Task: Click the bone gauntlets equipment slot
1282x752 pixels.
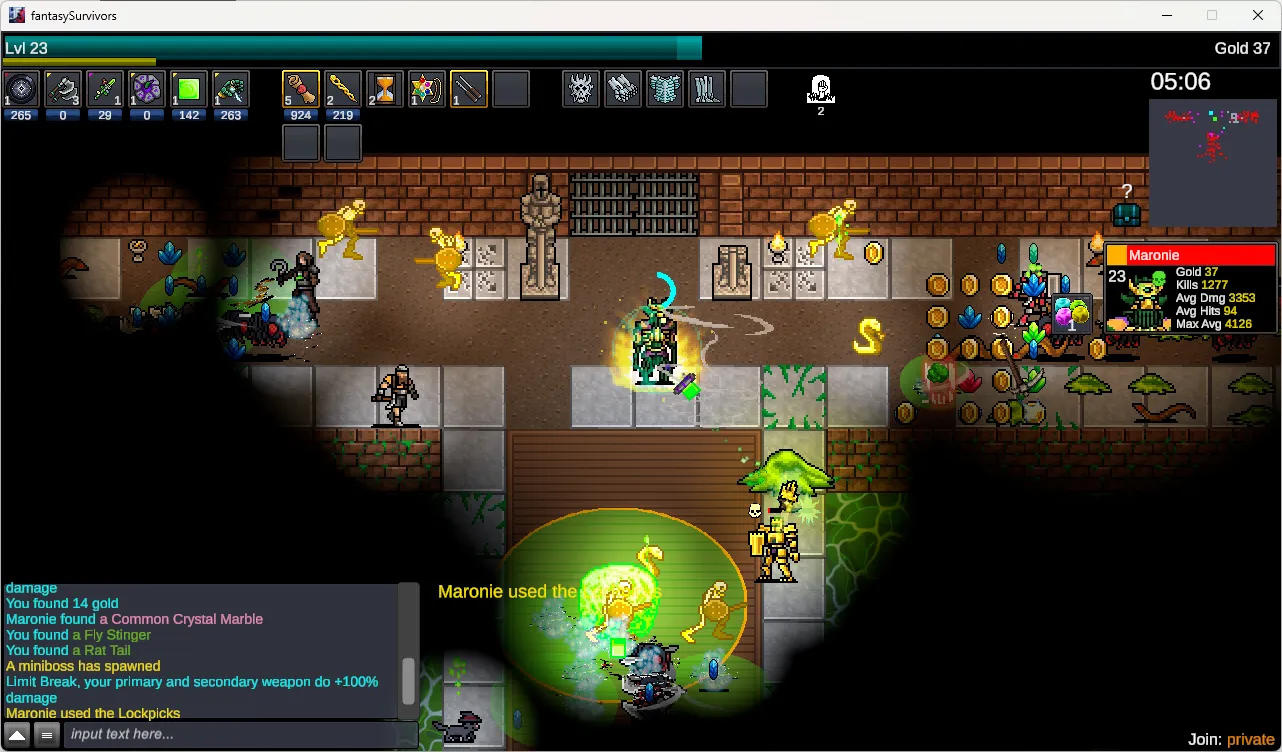Action: [623, 89]
